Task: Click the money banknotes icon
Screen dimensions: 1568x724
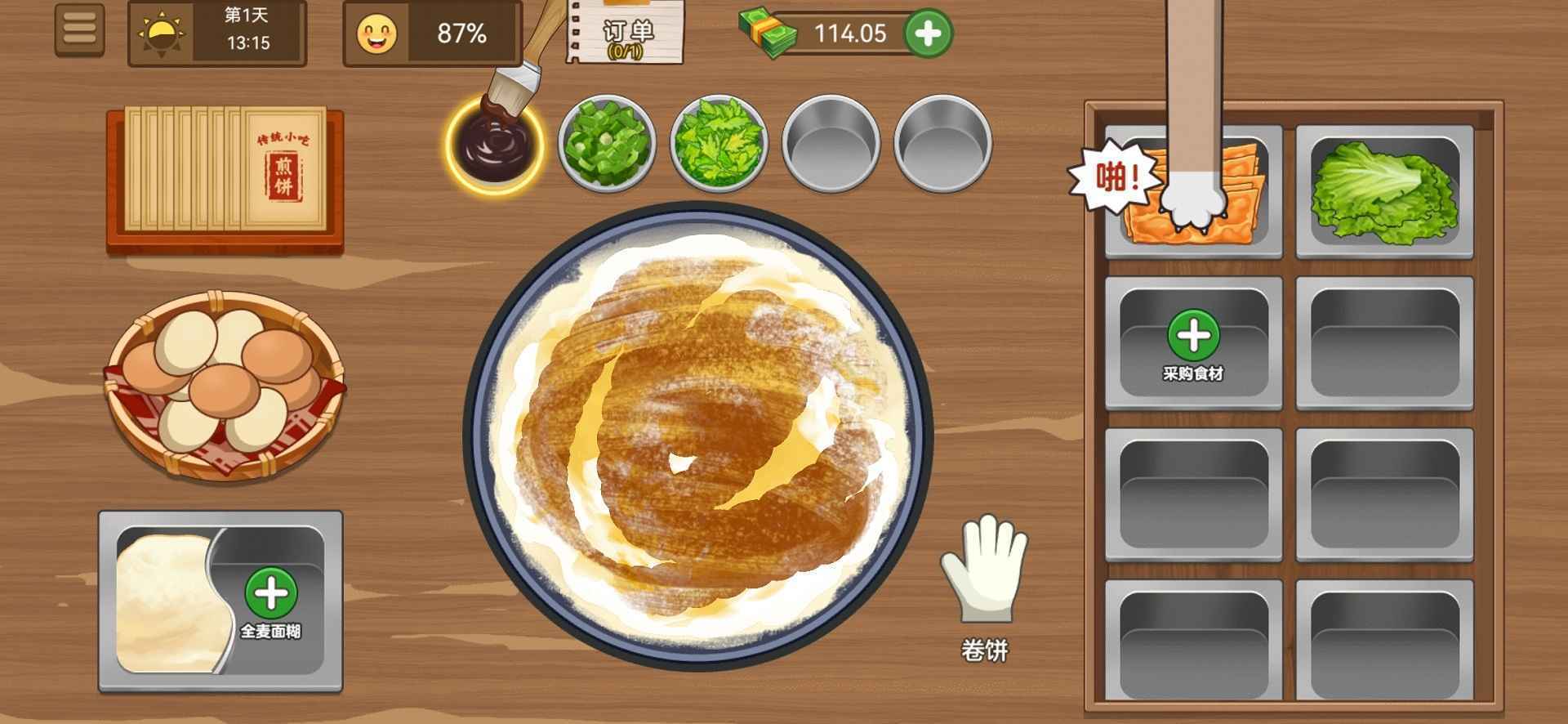Action: (x=766, y=34)
